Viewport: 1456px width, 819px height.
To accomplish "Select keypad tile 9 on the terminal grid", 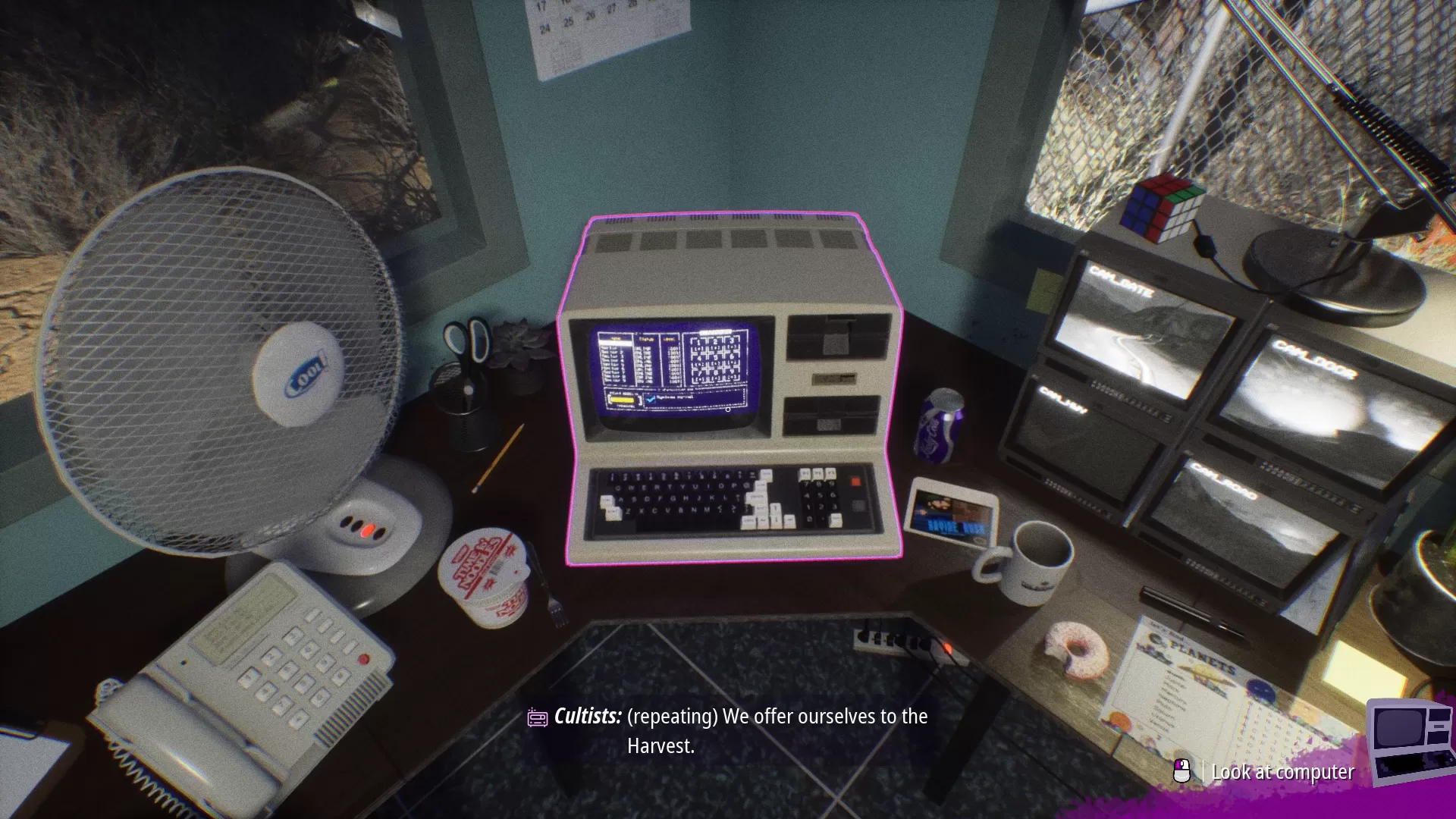I will [x=732, y=374].
